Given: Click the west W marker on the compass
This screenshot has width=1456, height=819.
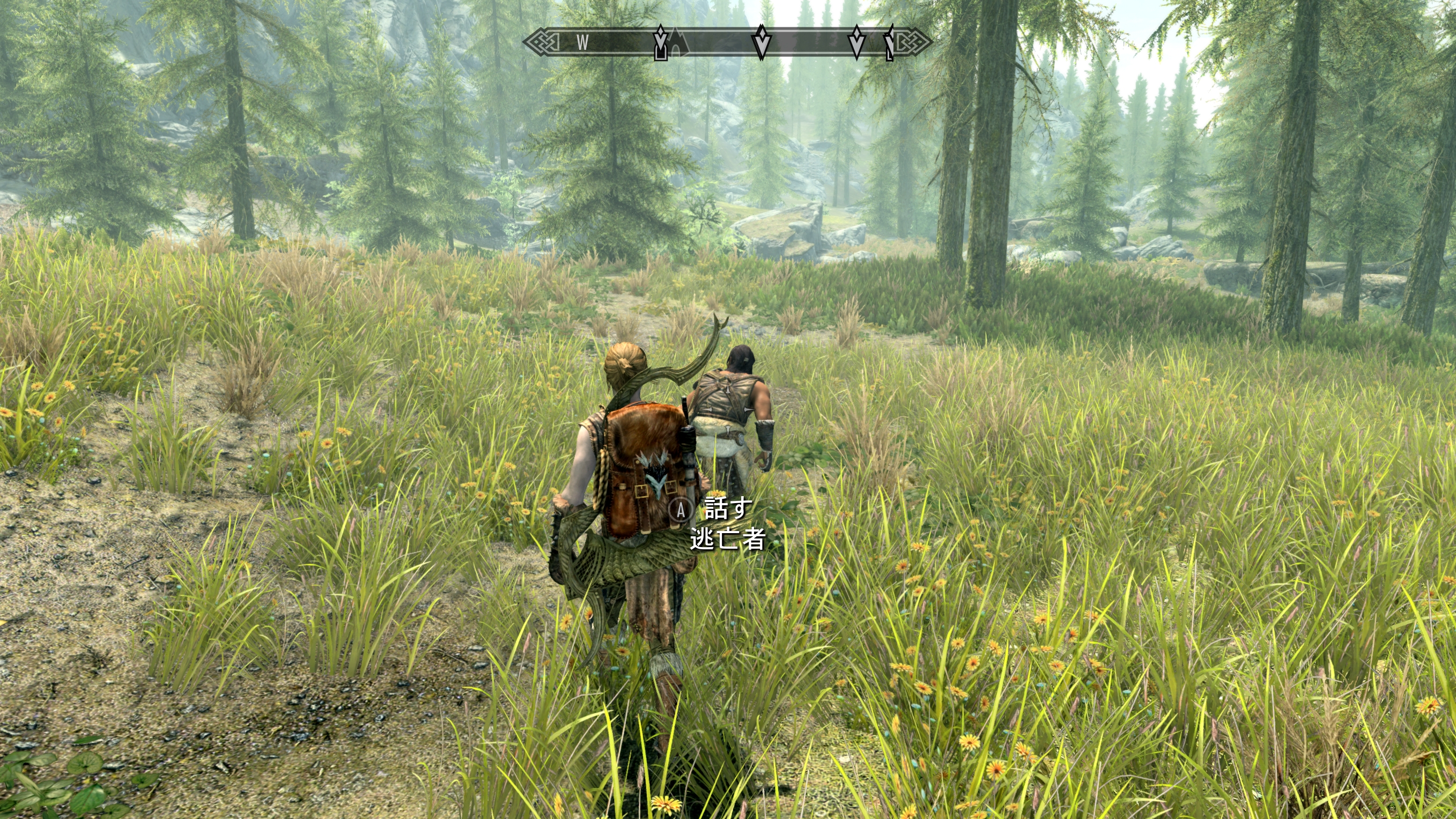Looking at the screenshot, I should pyautogui.click(x=583, y=42).
